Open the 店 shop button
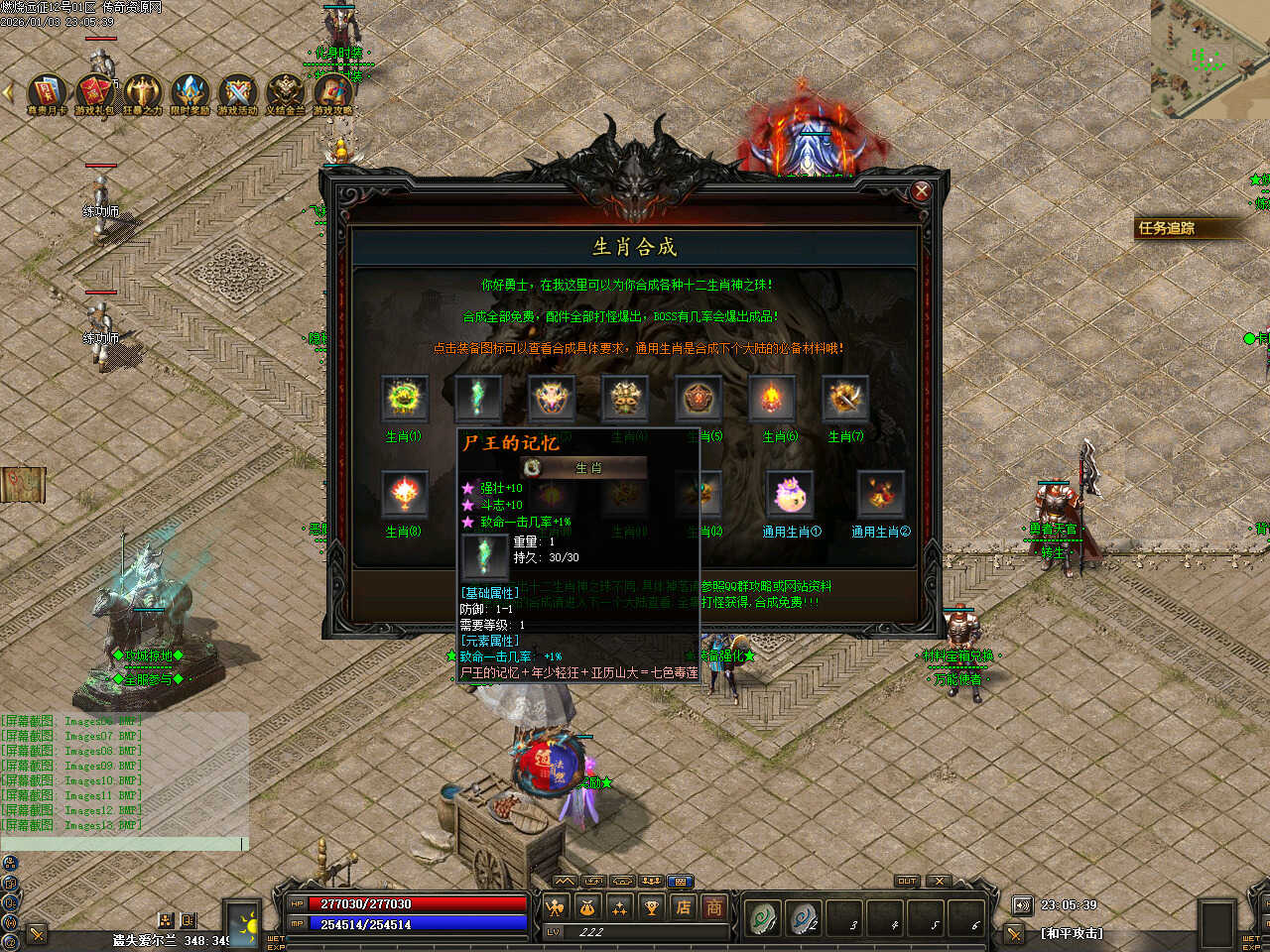Image resolution: width=1270 pixels, height=952 pixels. point(683,906)
